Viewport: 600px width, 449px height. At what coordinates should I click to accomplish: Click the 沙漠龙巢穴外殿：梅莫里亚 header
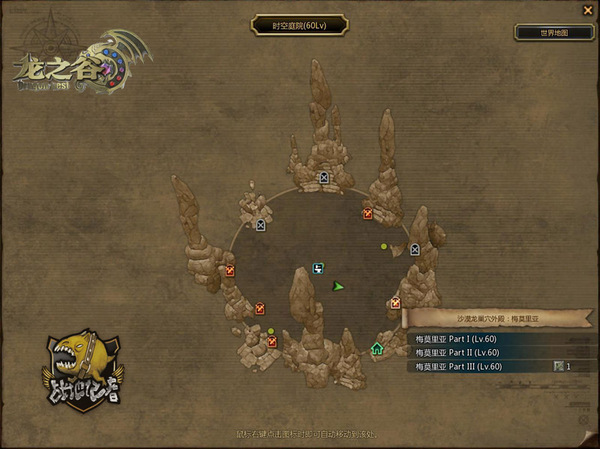498,318
